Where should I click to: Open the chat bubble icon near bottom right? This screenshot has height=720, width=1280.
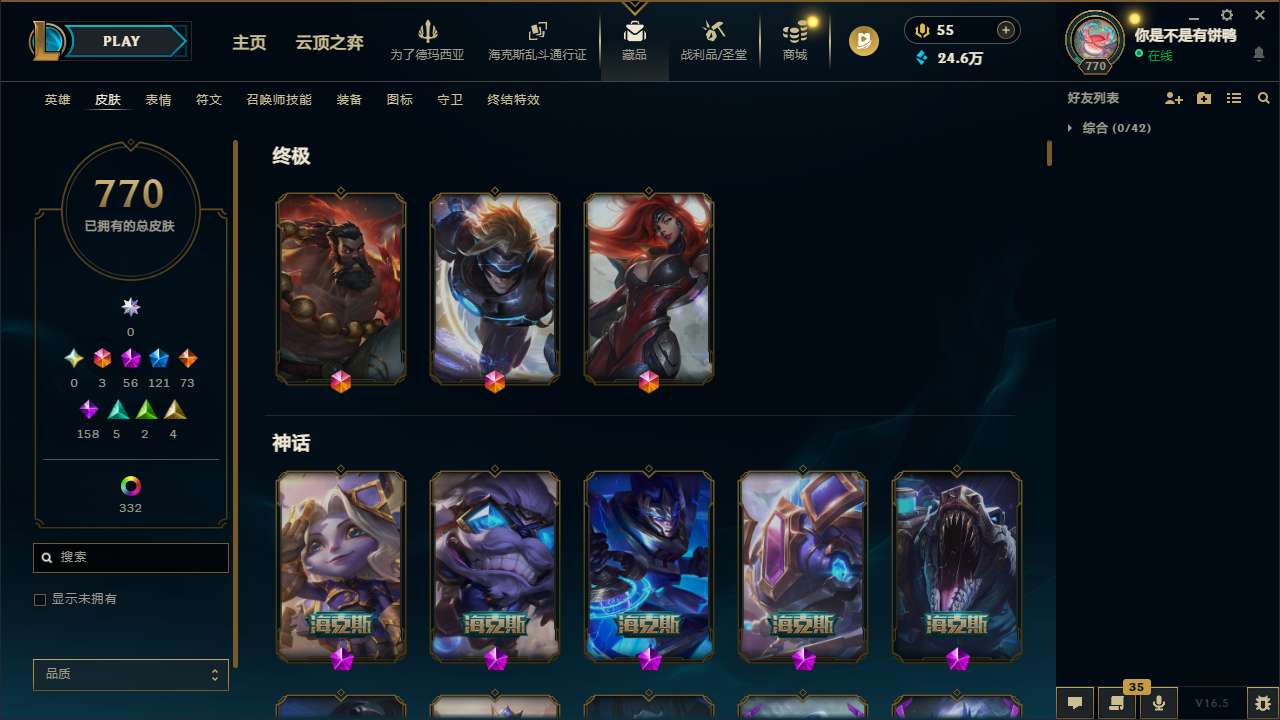point(1075,703)
